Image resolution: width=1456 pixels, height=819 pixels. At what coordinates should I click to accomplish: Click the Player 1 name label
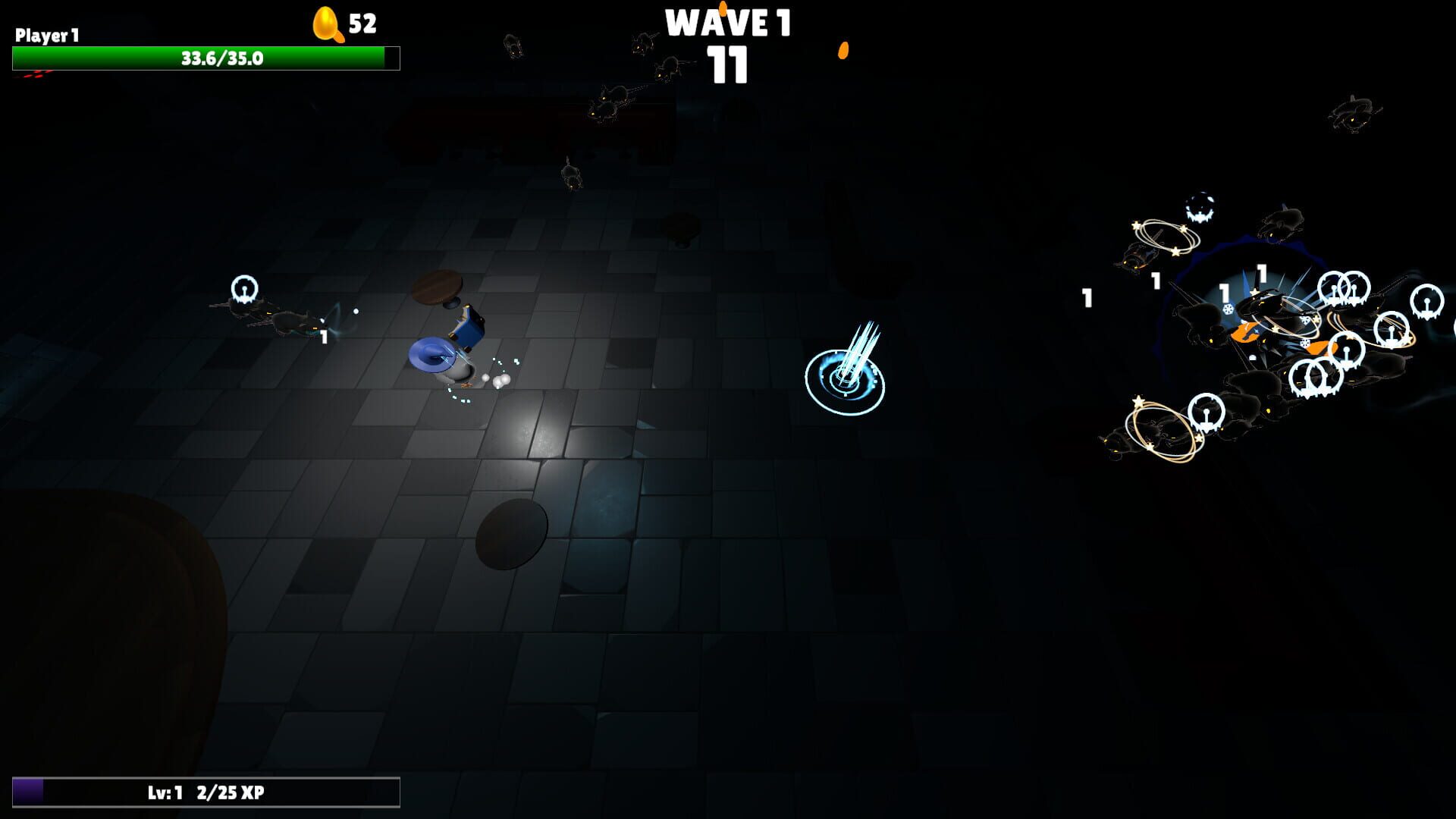[x=45, y=33]
